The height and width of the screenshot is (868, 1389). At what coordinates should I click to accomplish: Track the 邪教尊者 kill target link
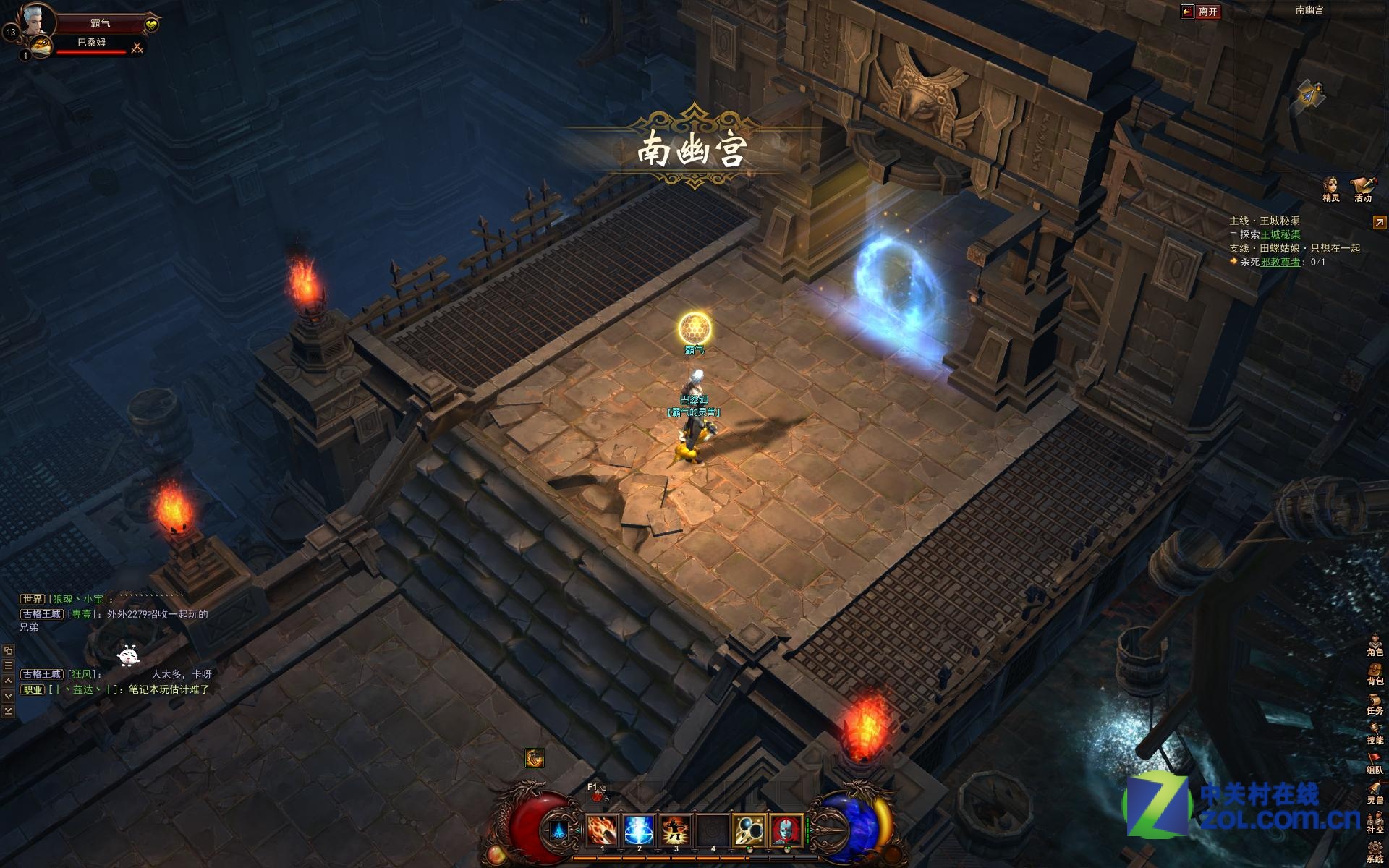[x=1280, y=262]
